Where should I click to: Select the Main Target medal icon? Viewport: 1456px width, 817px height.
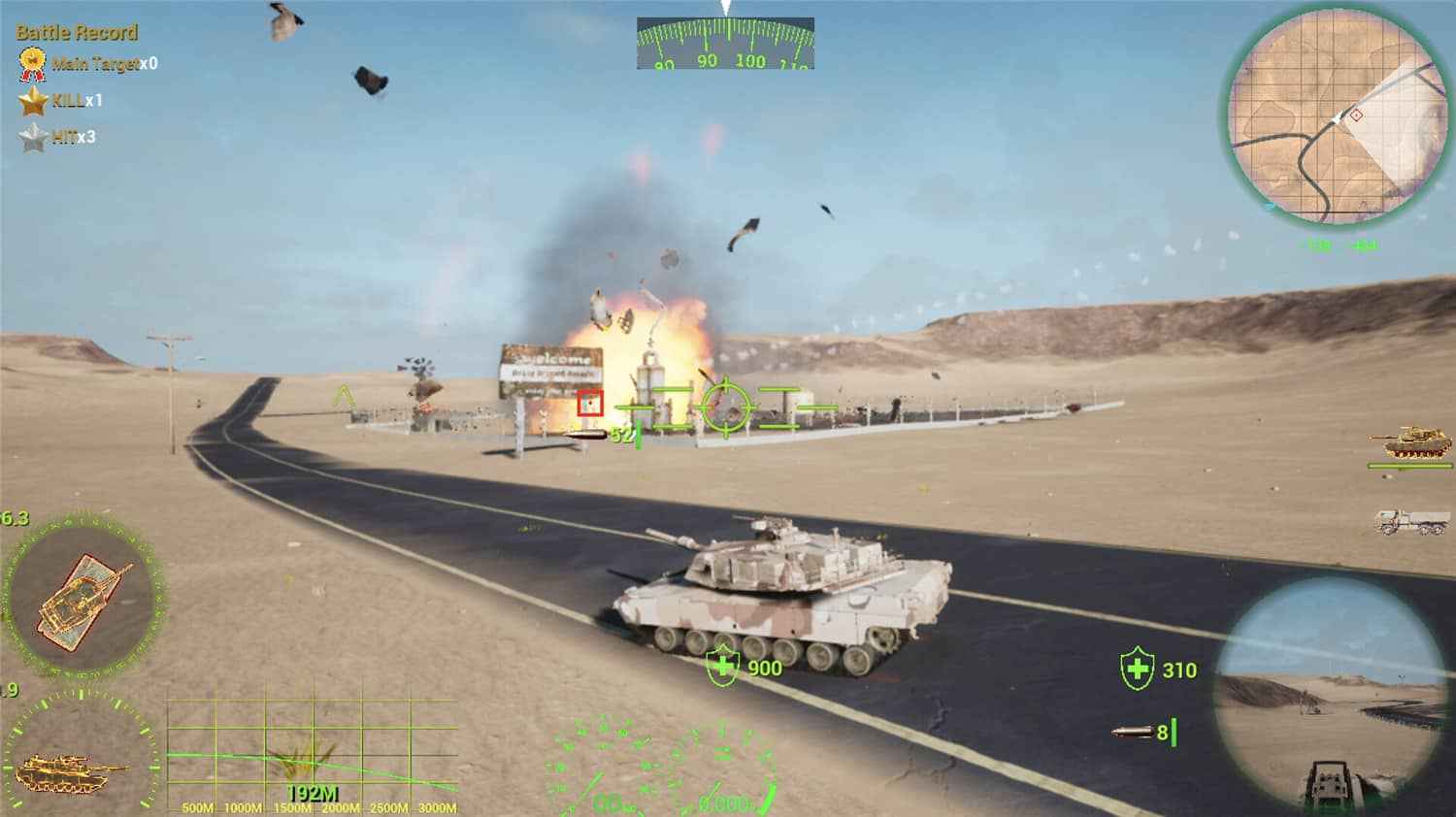31,61
